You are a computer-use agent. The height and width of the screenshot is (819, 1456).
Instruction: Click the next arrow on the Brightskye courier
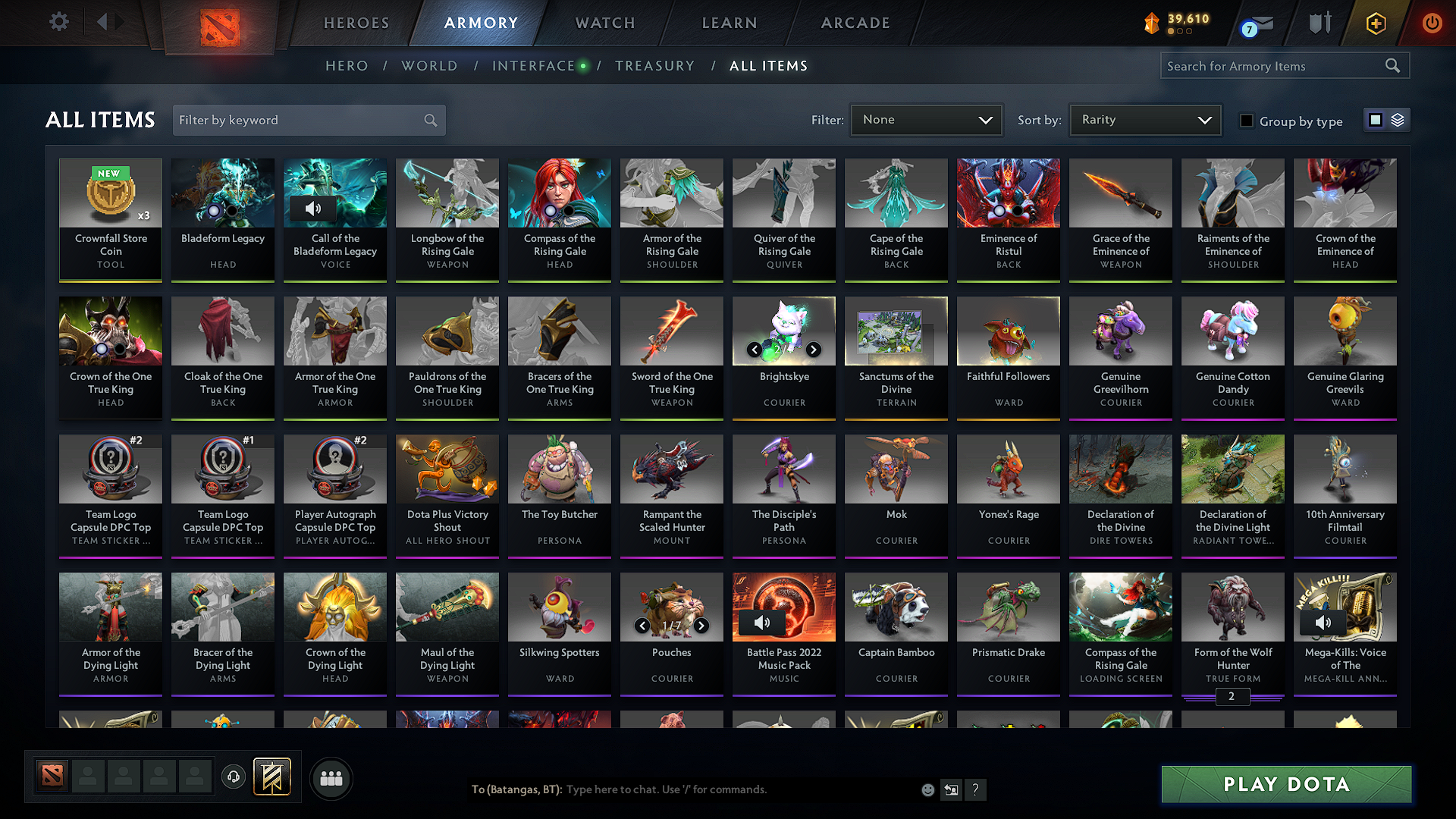click(814, 350)
